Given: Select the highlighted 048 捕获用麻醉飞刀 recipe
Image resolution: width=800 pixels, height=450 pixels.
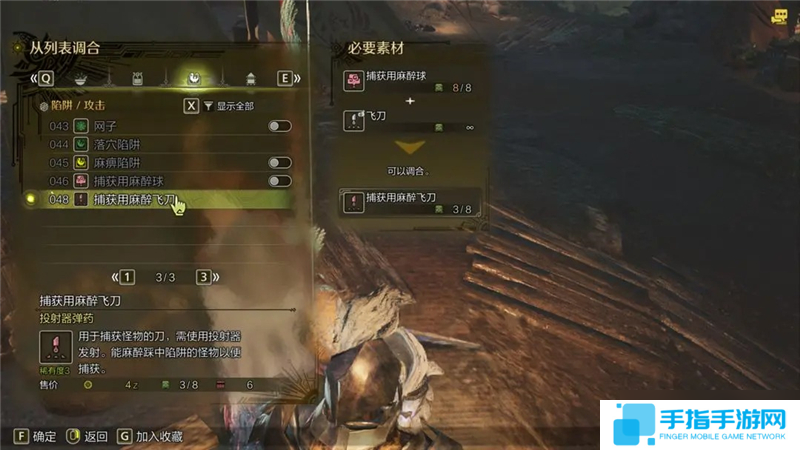Looking at the screenshot, I should click(x=160, y=200).
